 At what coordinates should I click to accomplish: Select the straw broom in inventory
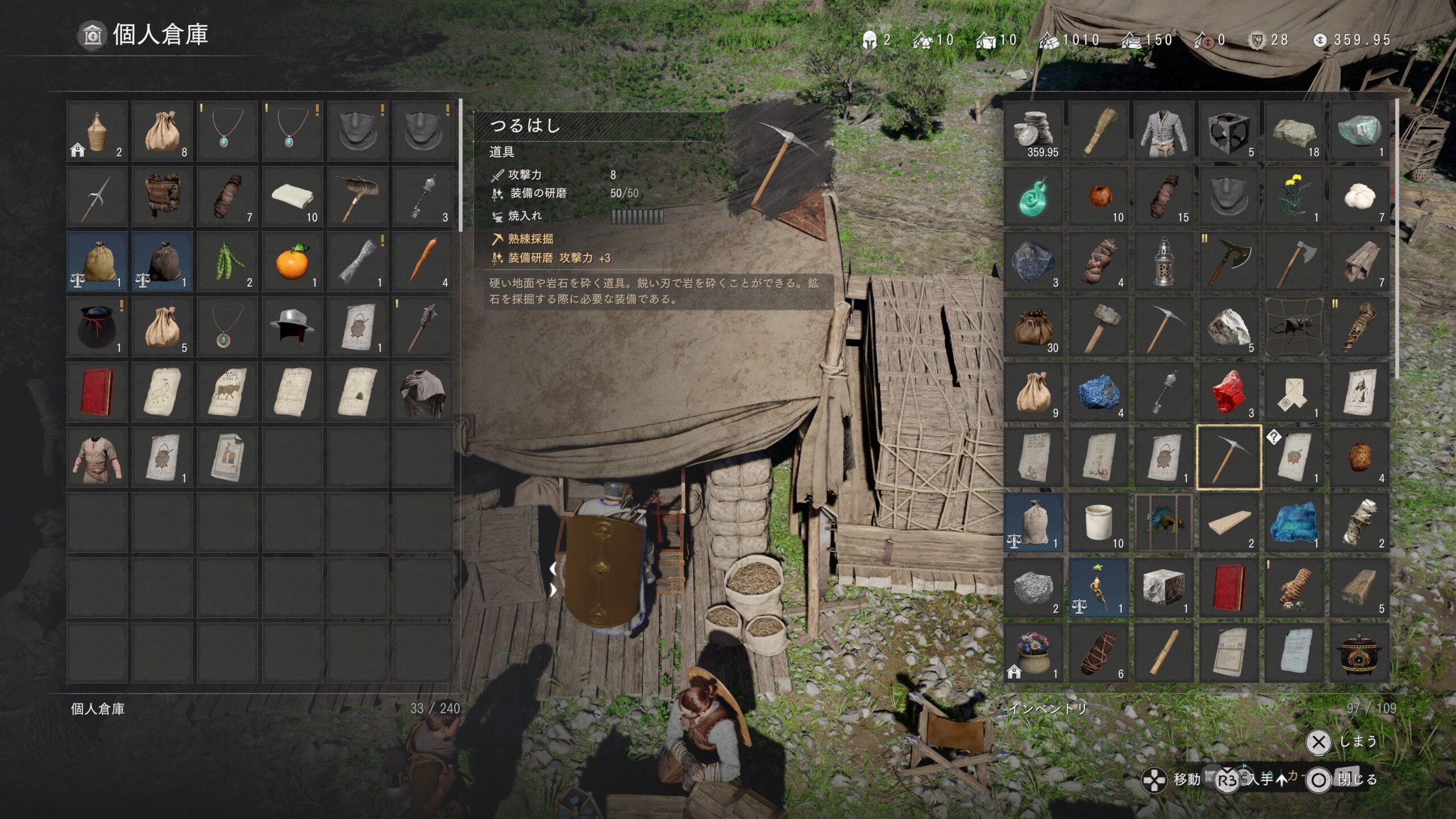coord(1099,132)
